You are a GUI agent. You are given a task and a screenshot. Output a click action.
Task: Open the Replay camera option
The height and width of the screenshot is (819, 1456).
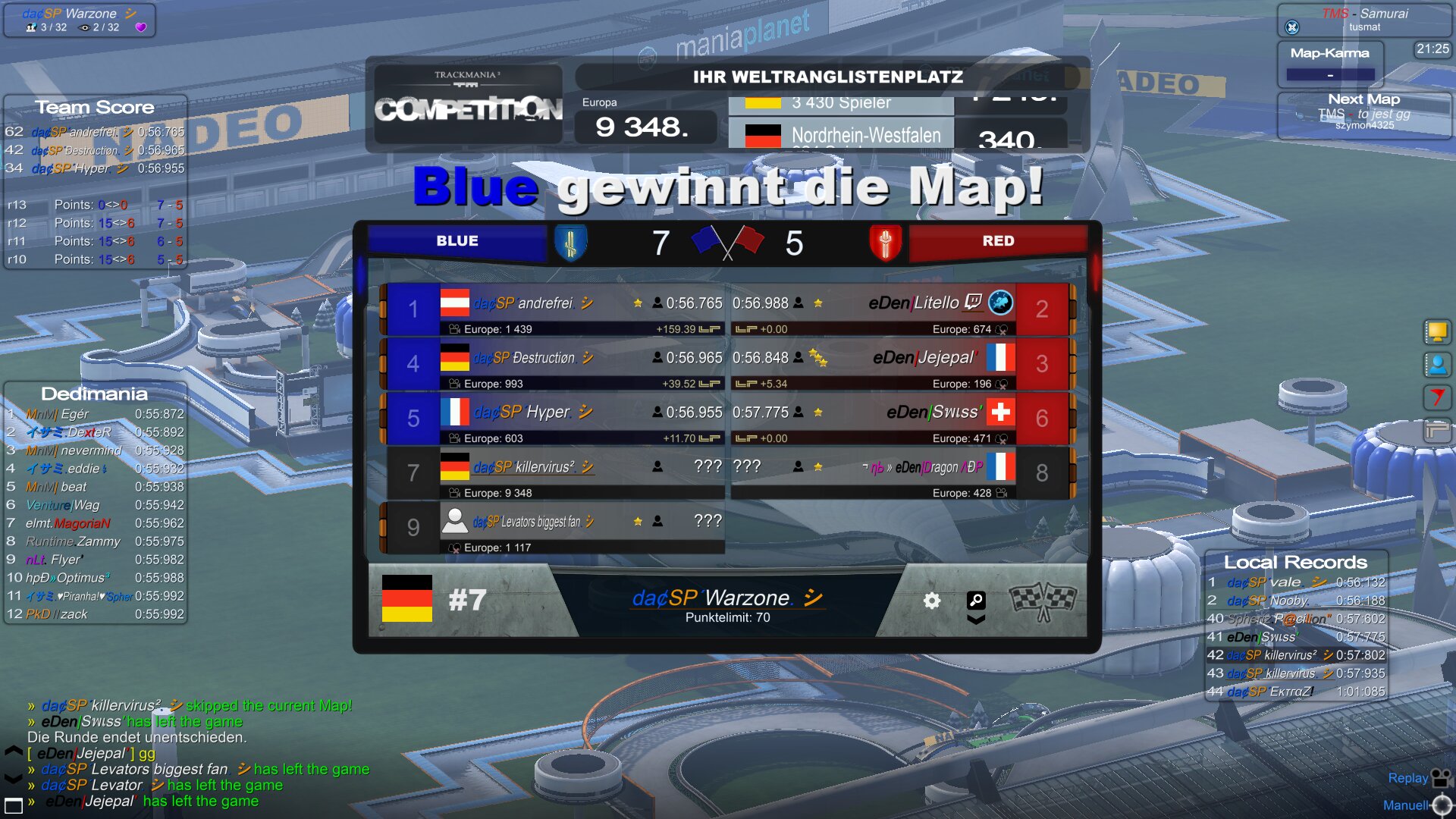1439,778
